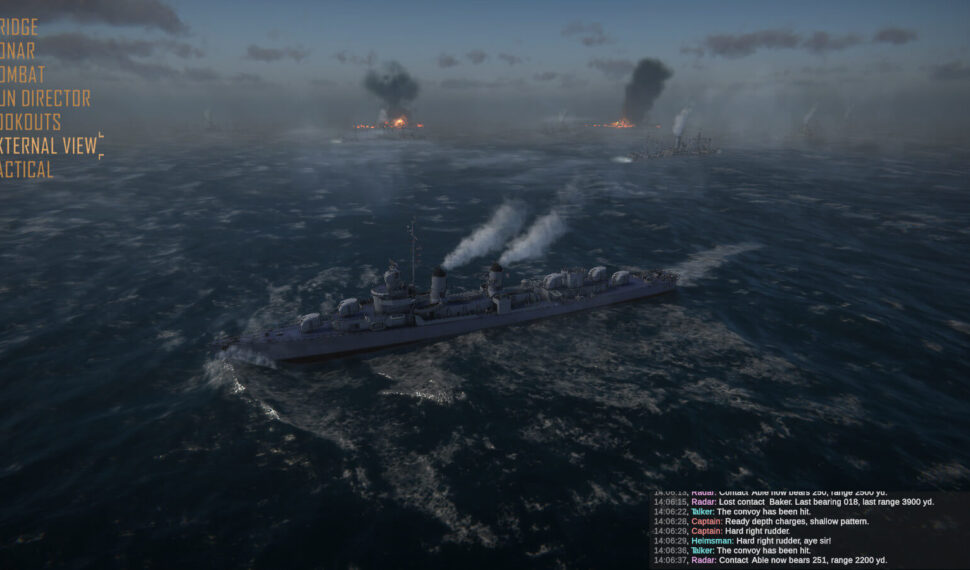Go to the Combat station
Image resolution: width=970 pixels, height=570 pixels.
23,75
